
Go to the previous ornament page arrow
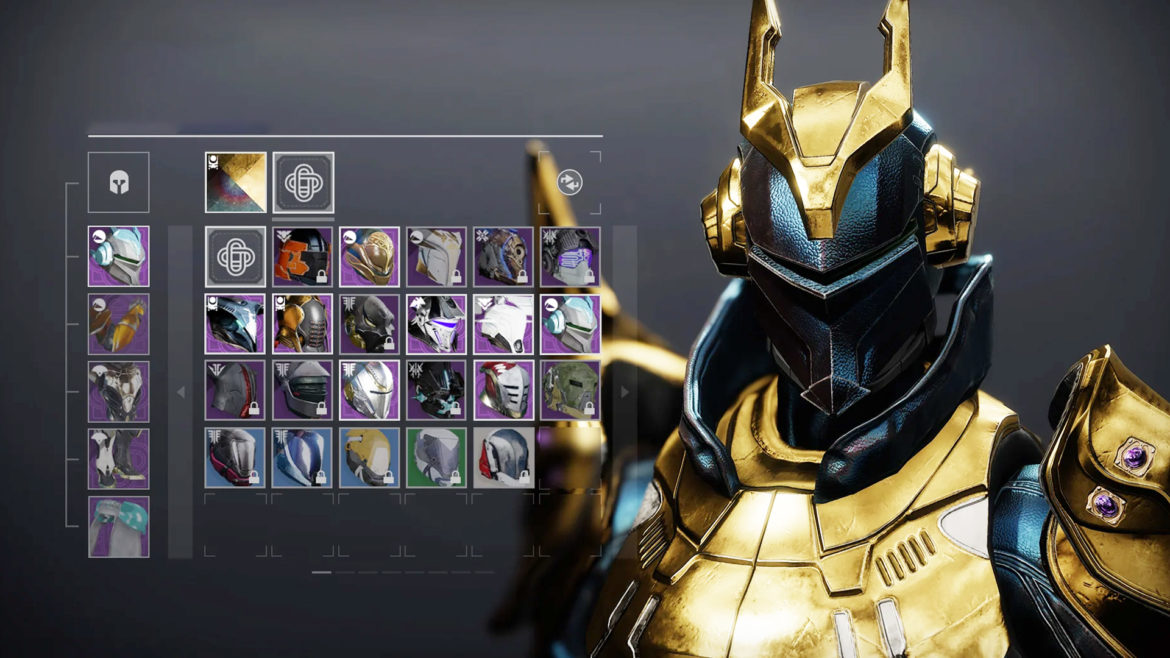pyautogui.click(x=181, y=392)
